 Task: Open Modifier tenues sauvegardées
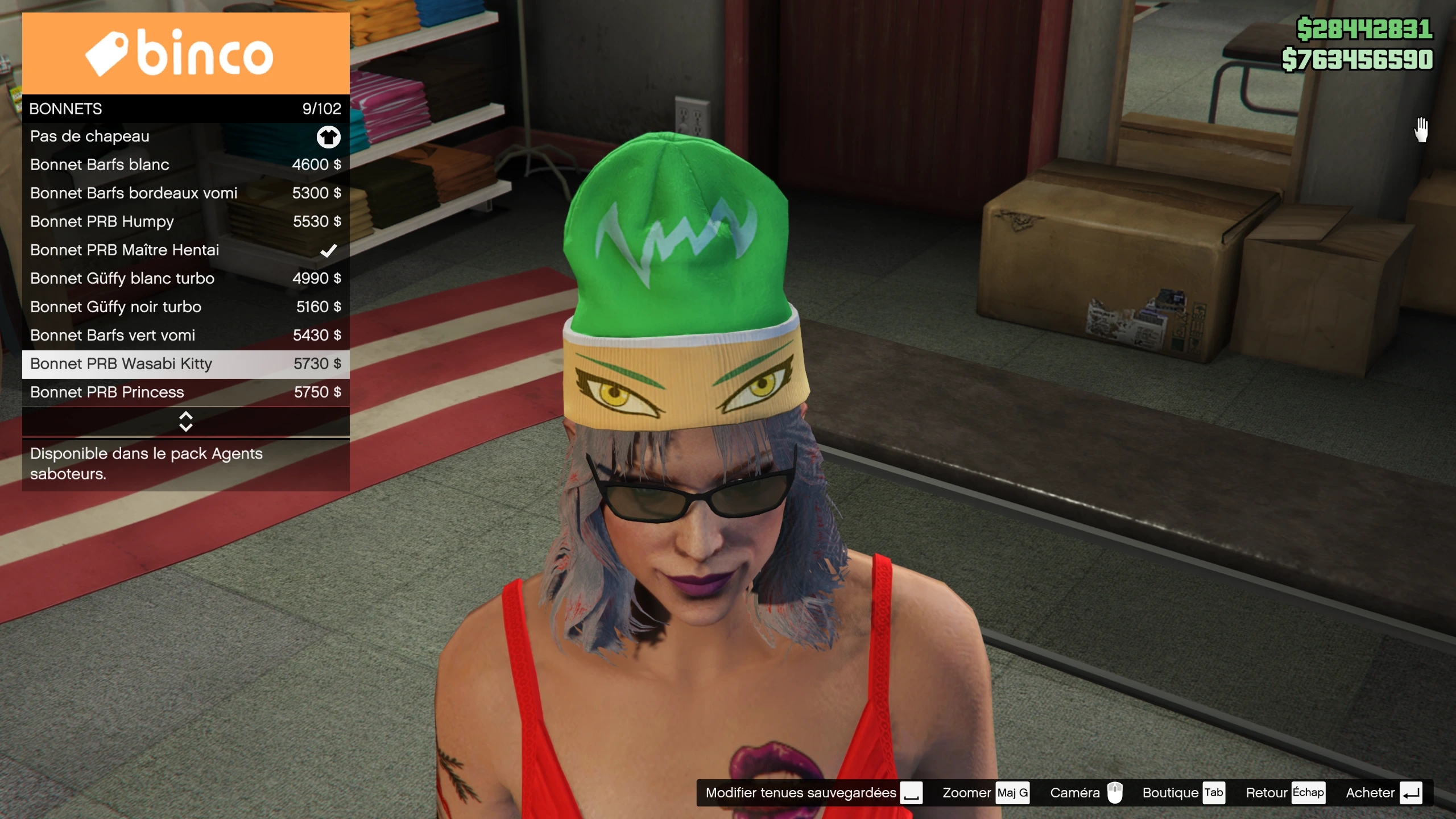[x=813, y=793]
